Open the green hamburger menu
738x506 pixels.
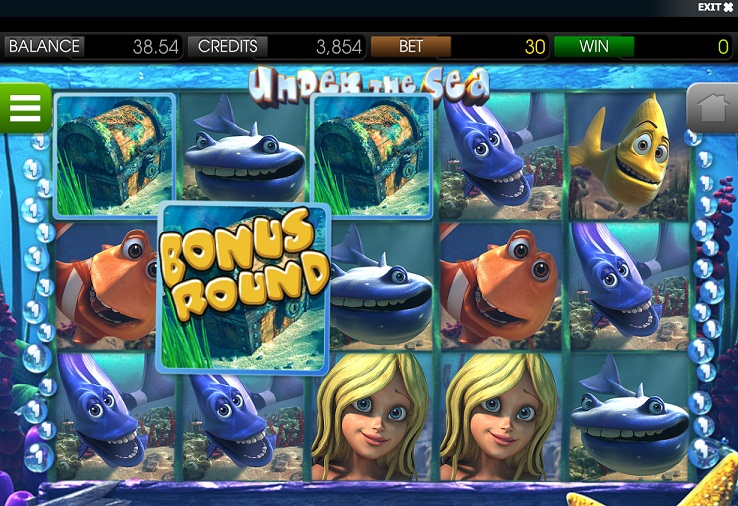25,108
